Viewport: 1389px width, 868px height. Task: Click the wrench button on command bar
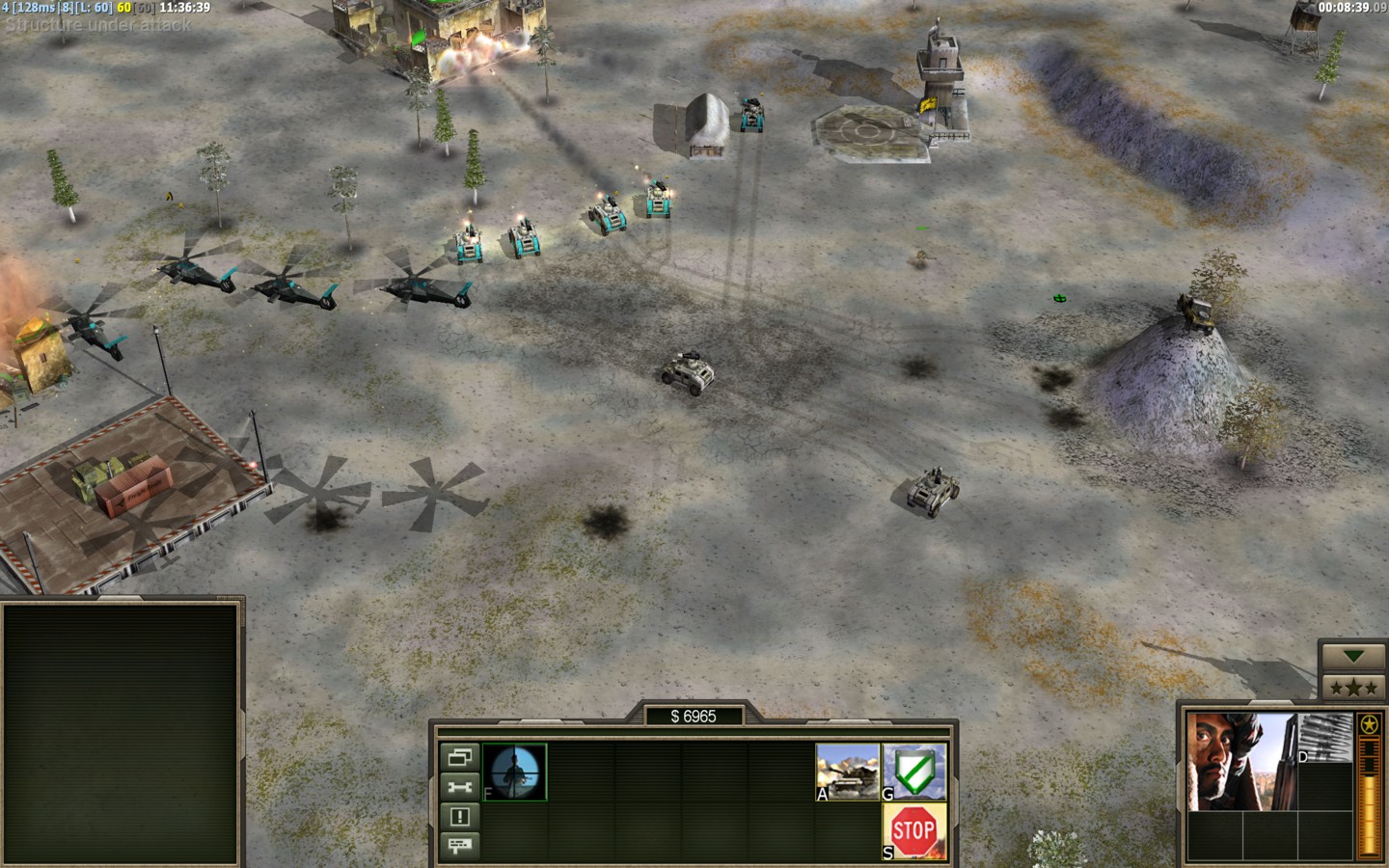[x=460, y=787]
